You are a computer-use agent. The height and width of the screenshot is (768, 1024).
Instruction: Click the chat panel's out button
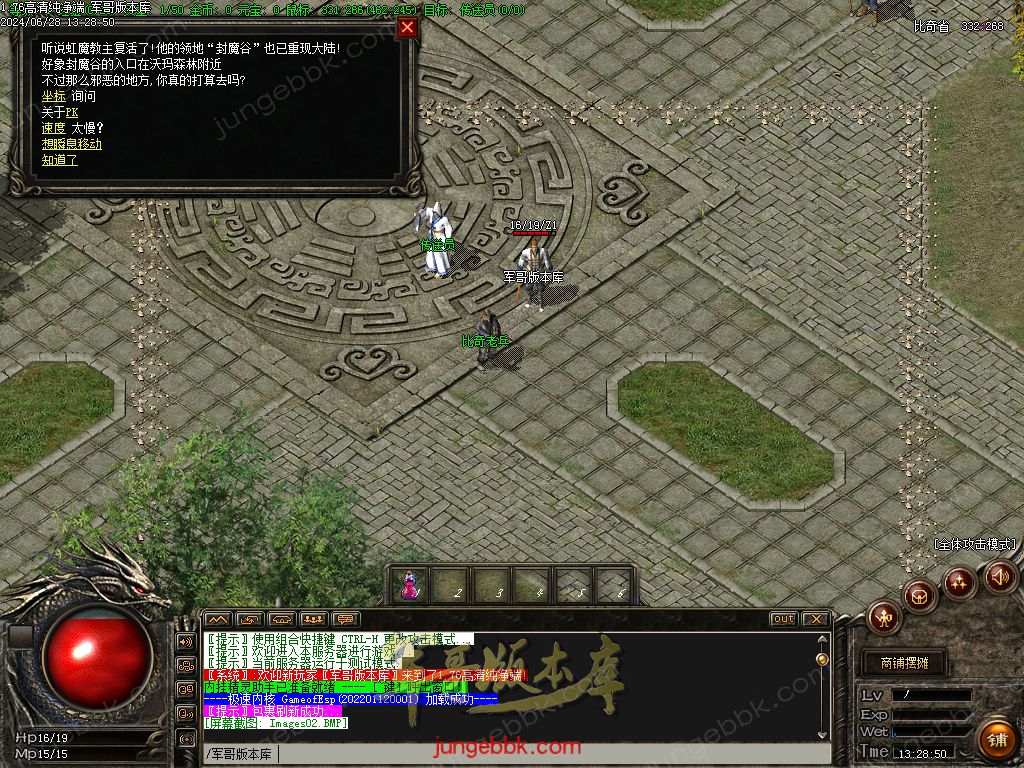pos(783,619)
